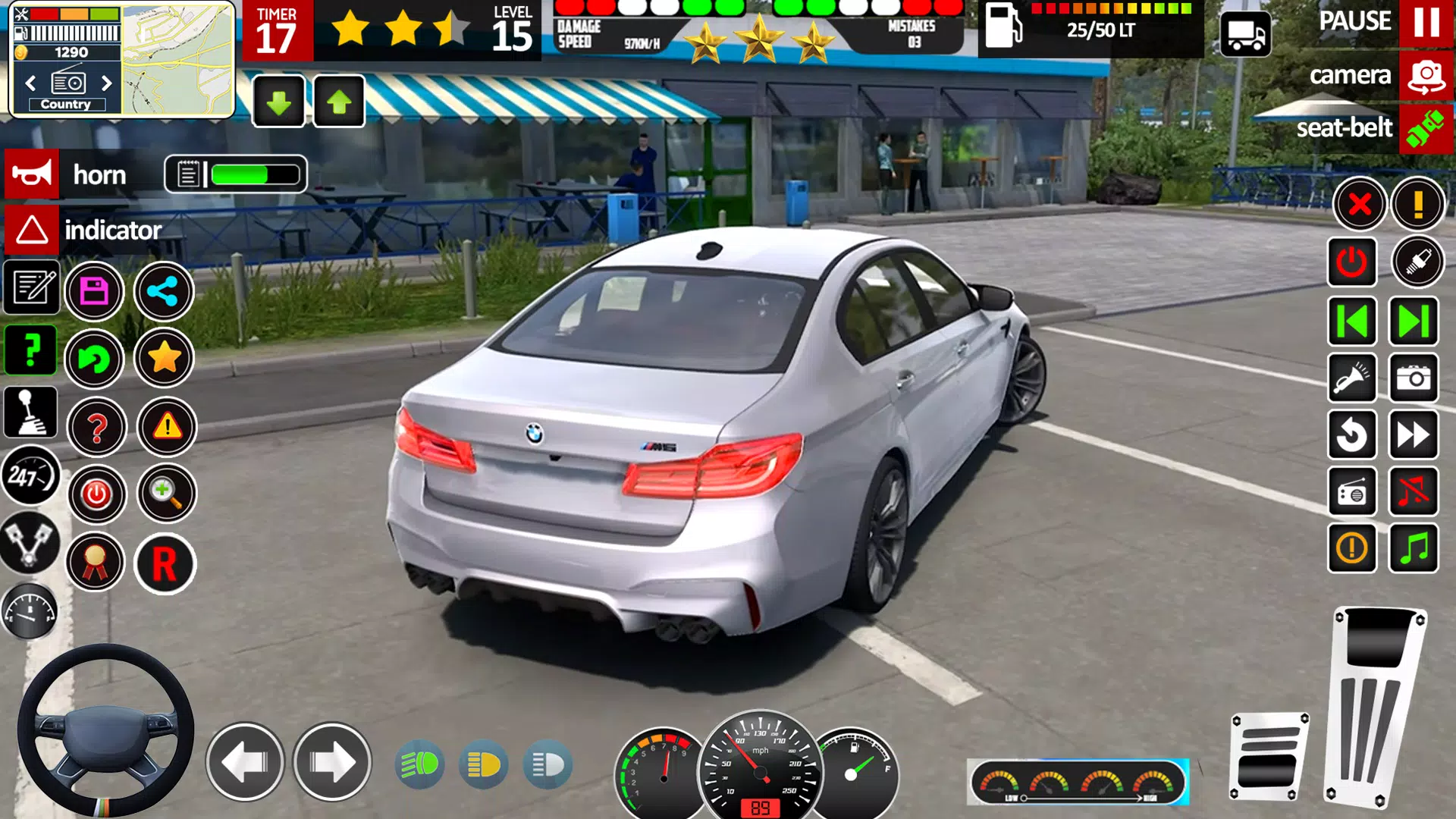Select the star rating icon
The image size is (1456, 819).
point(165,359)
